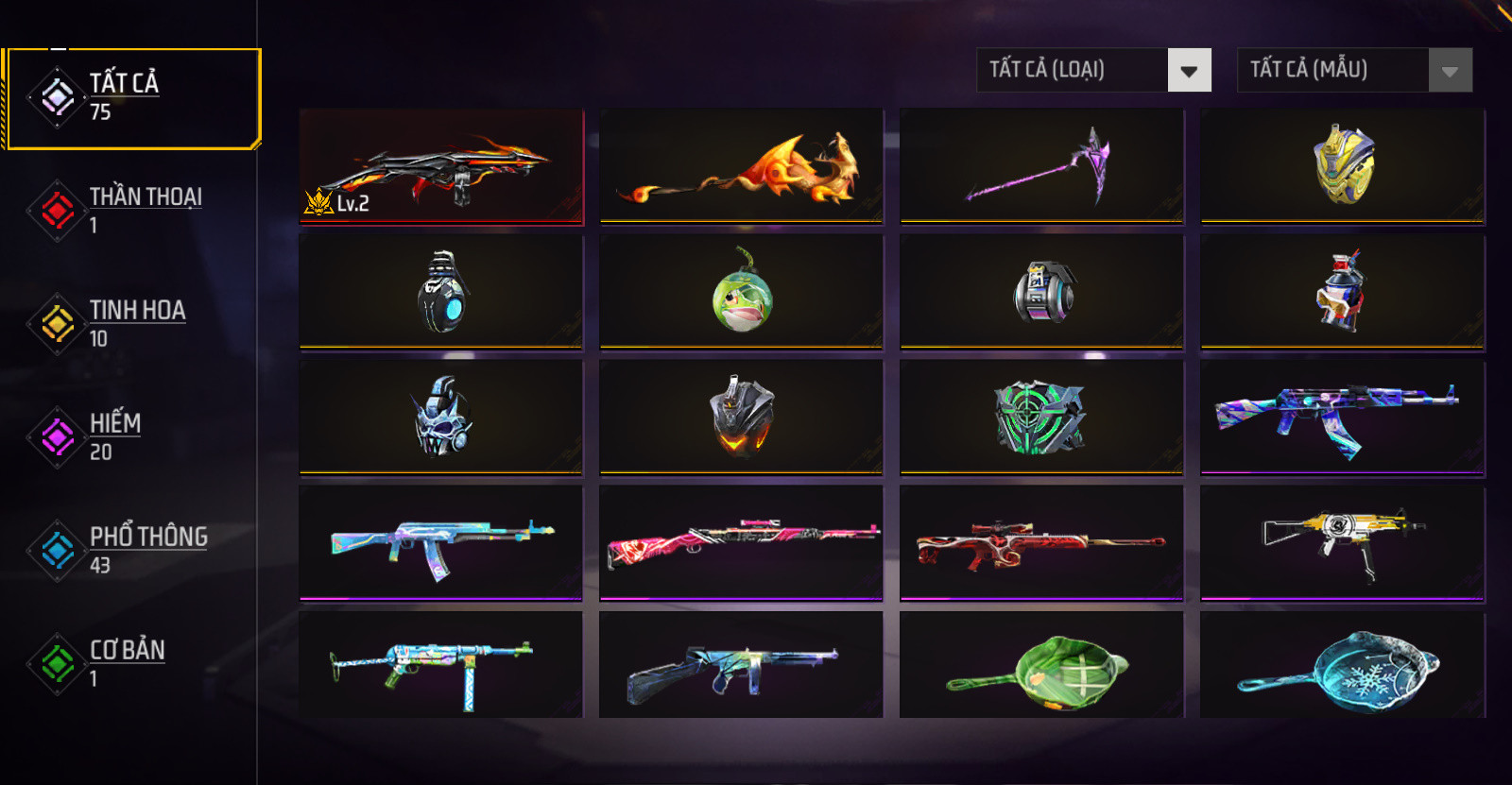
Task: Choose the black grenade with cyan orb
Action: click(x=441, y=292)
